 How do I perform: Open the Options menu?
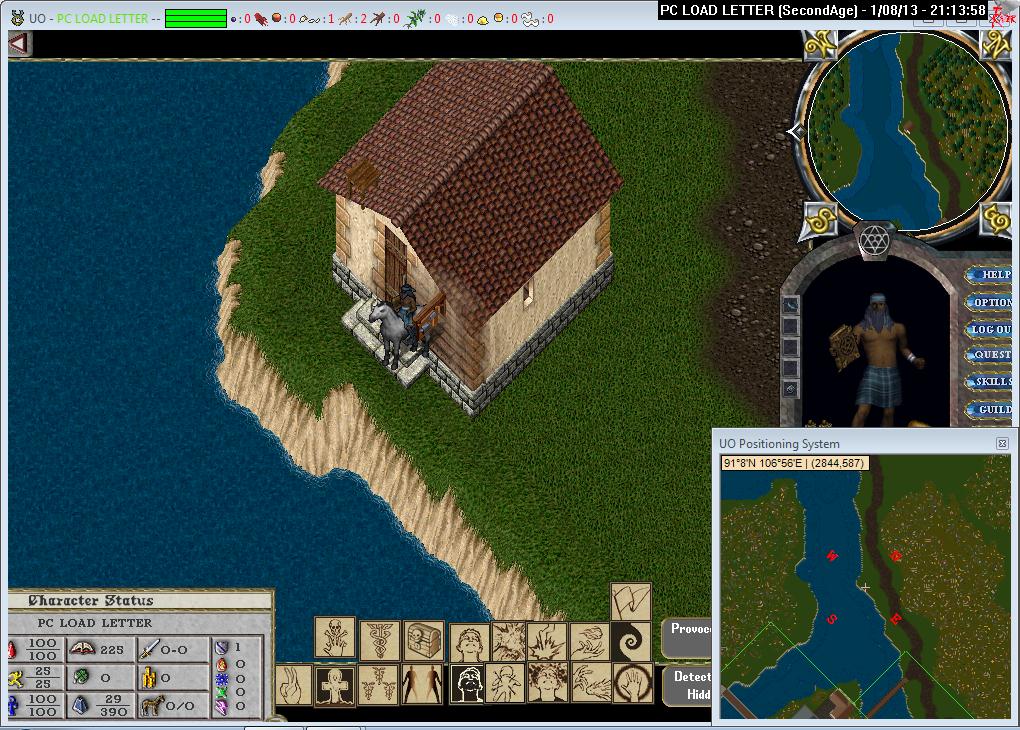991,302
